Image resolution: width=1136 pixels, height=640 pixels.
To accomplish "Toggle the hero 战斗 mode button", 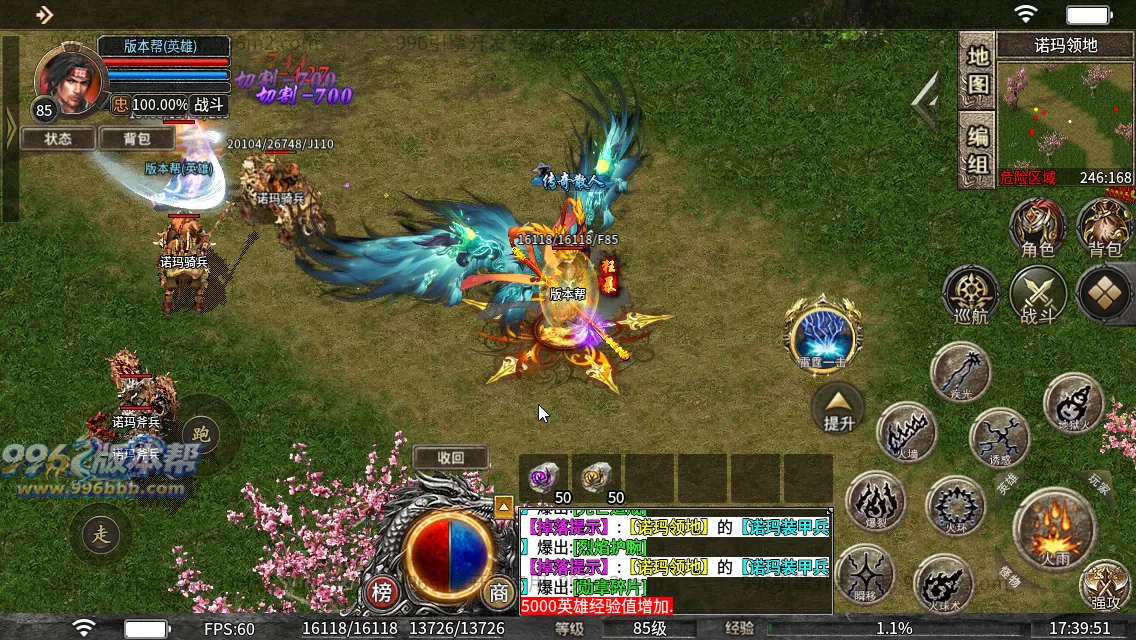I will [209, 104].
